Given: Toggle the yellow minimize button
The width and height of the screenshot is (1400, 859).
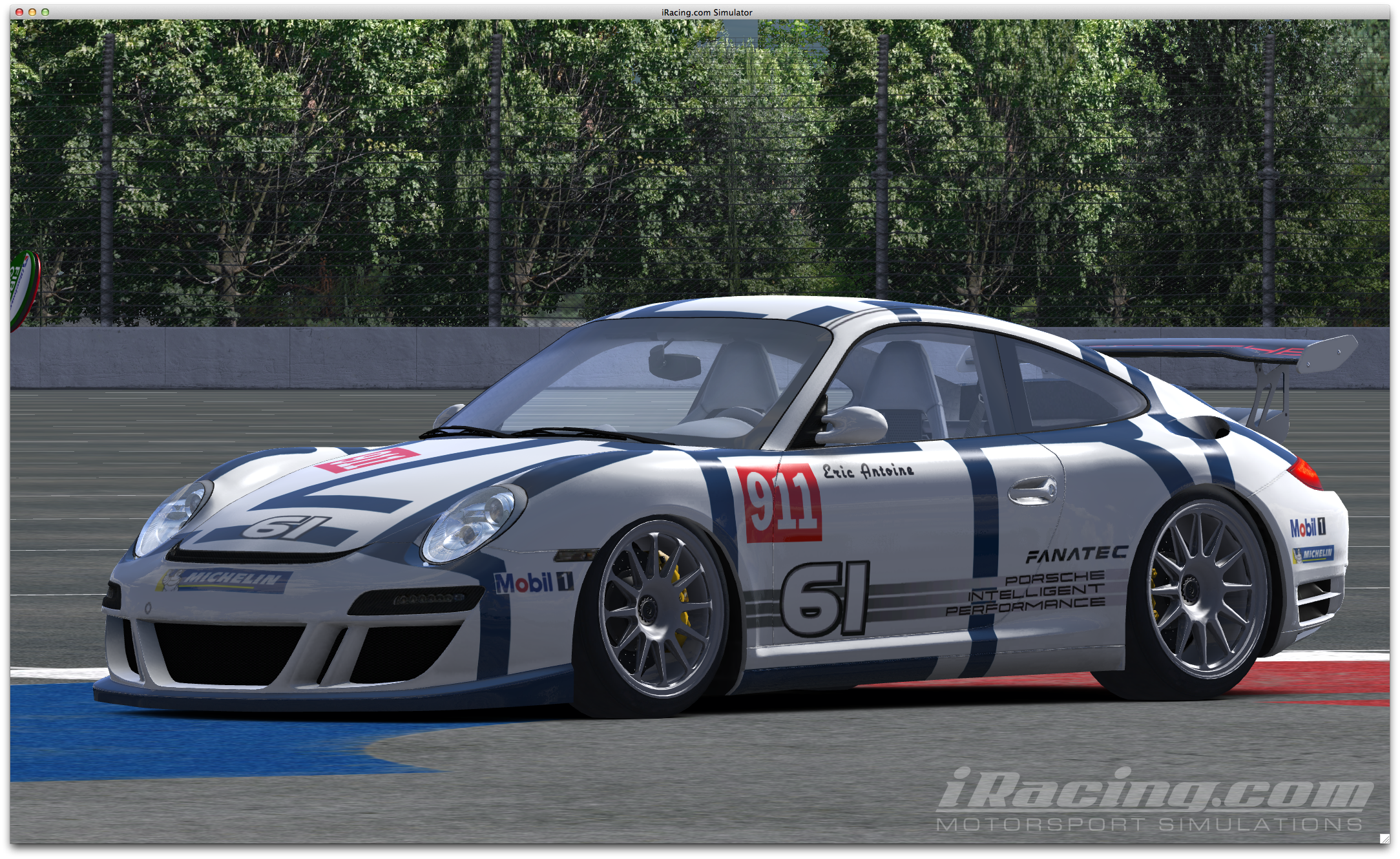Looking at the screenshot, I should pos(32,12).
